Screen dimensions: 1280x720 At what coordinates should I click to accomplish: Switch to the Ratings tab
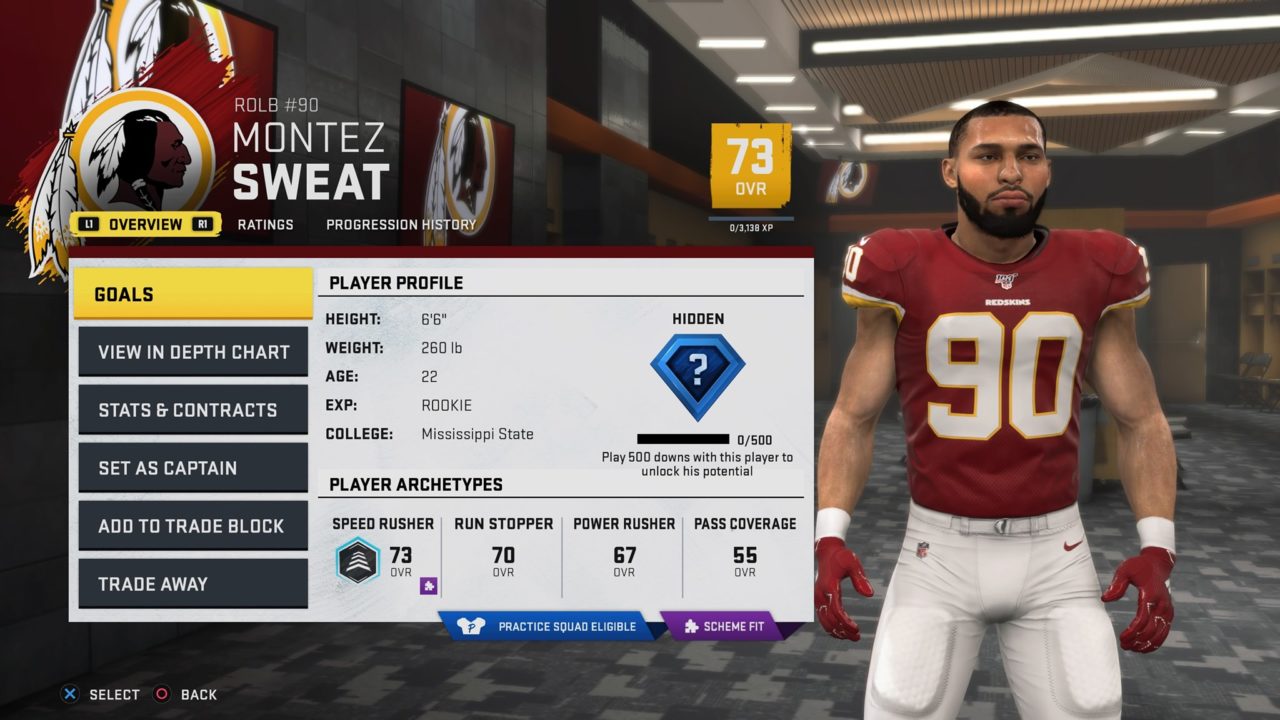[x=265, y=224]
